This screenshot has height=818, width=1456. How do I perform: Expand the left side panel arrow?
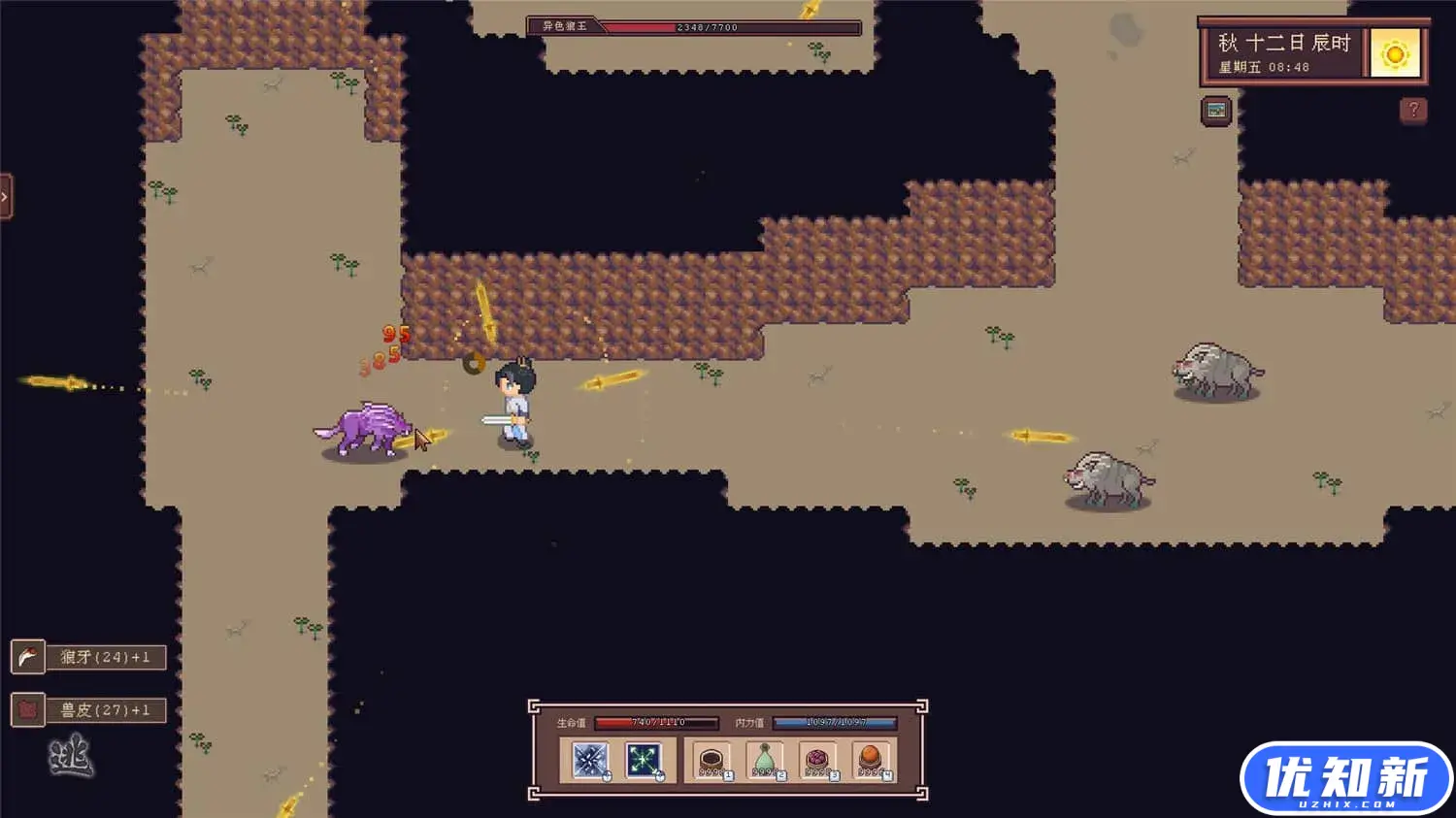5,197
